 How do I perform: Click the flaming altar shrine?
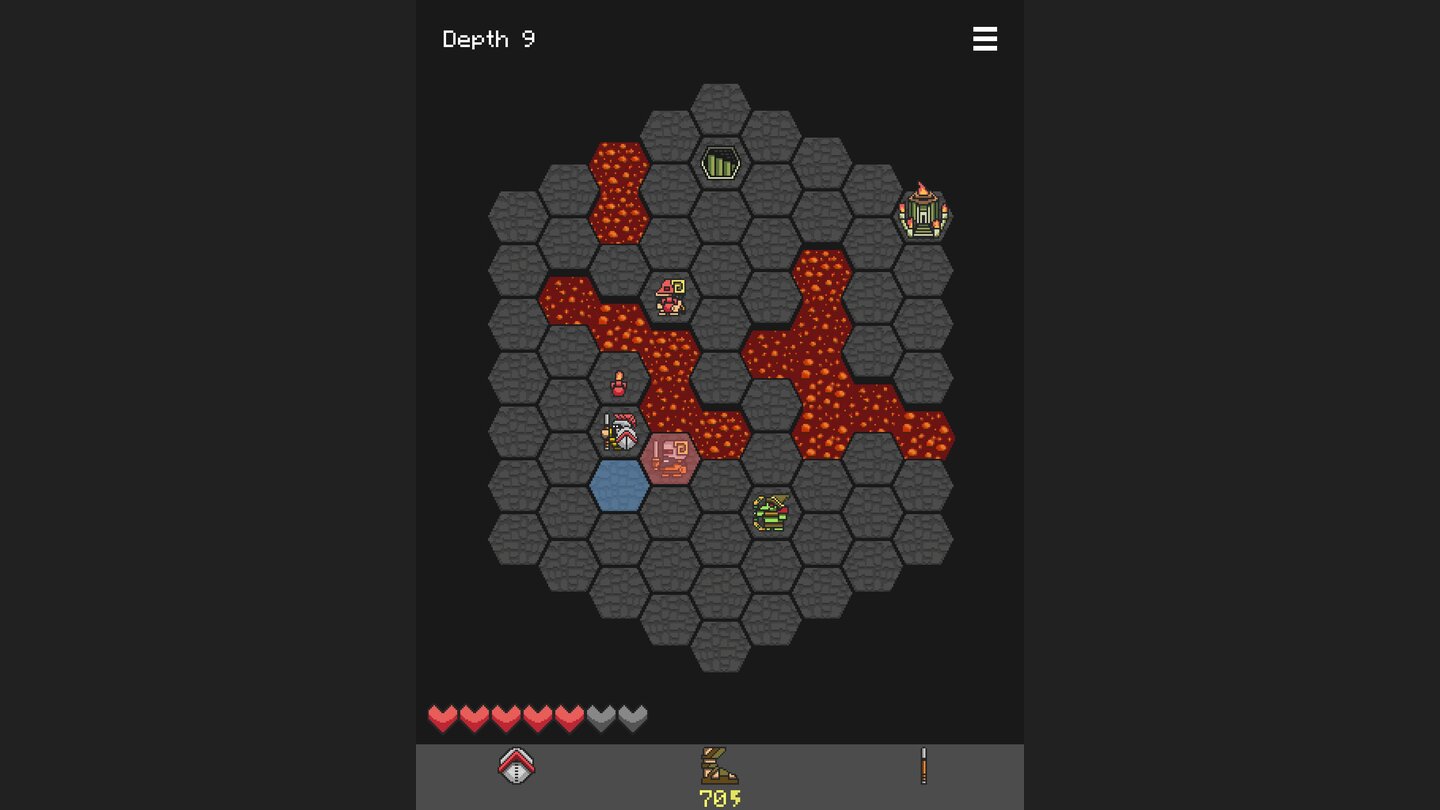click(x=925, y=212)
